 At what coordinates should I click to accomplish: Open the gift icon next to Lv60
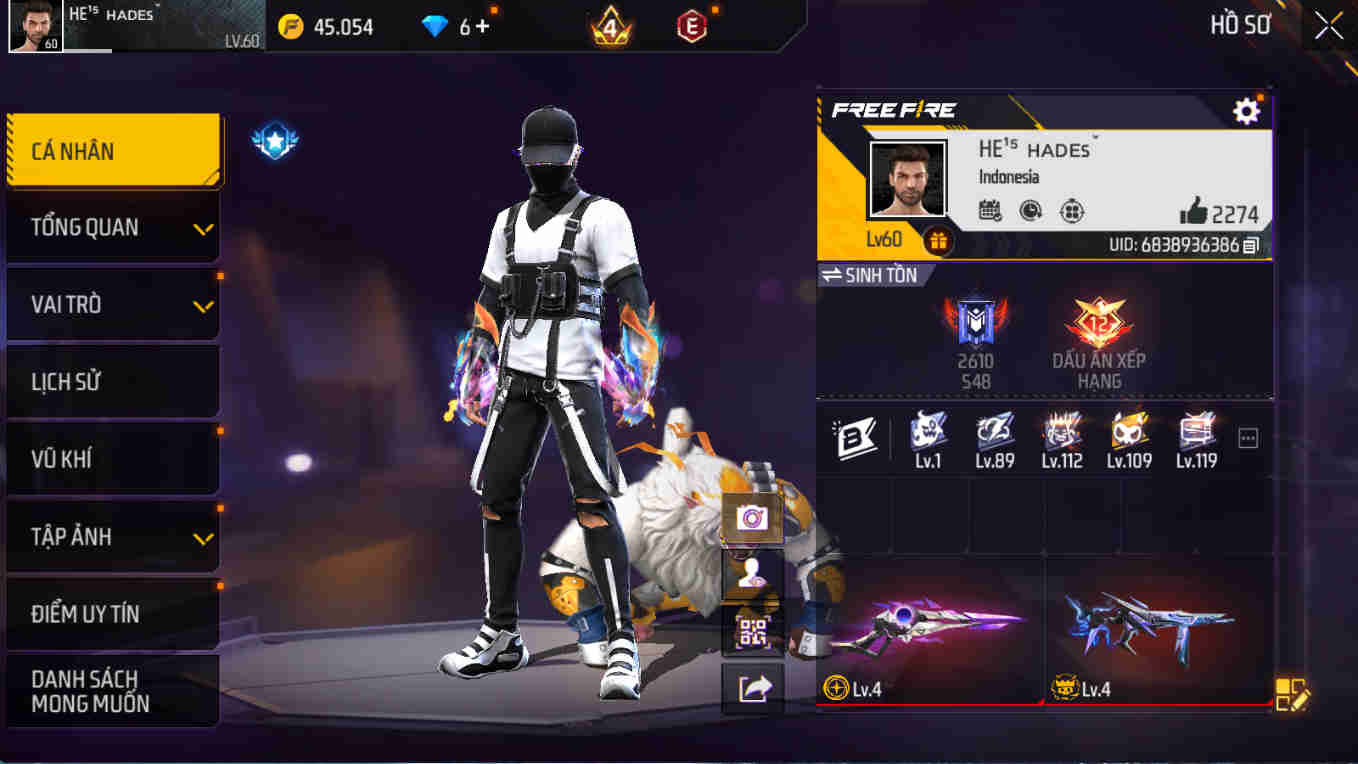pyautogui.click(x=940, y=241)
